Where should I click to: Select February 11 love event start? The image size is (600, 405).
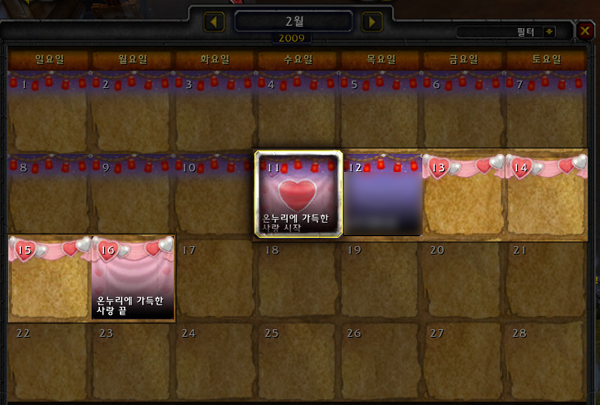(299, 194)
